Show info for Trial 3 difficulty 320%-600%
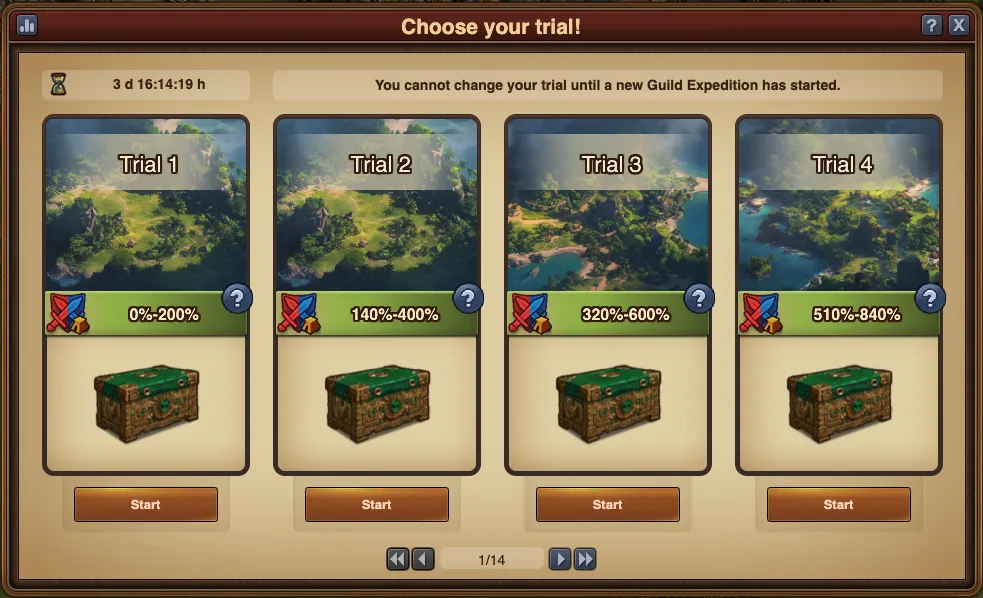Screen dimensions: 983x598 pyautogui.click(x=699, y=298)
